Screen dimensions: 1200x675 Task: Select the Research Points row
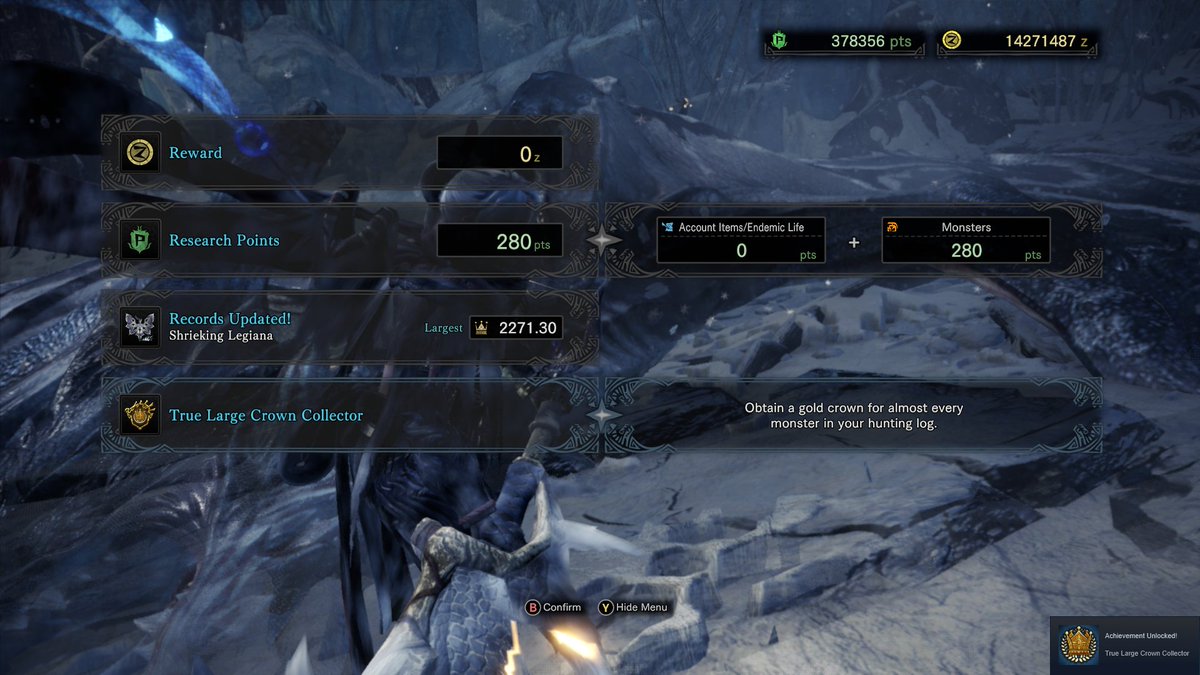tap(350, 241)
